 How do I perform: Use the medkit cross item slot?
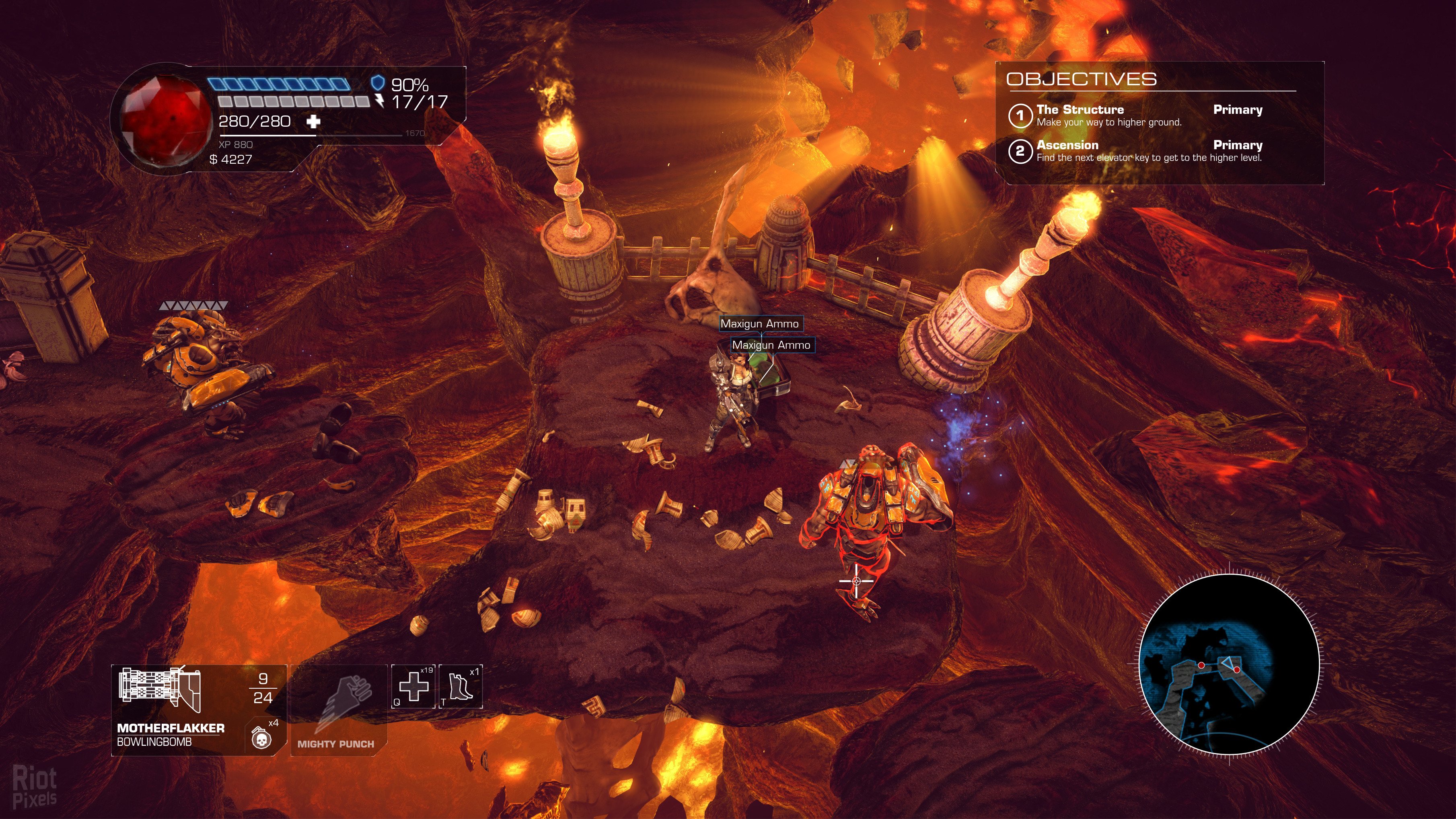tap(413, 687)
